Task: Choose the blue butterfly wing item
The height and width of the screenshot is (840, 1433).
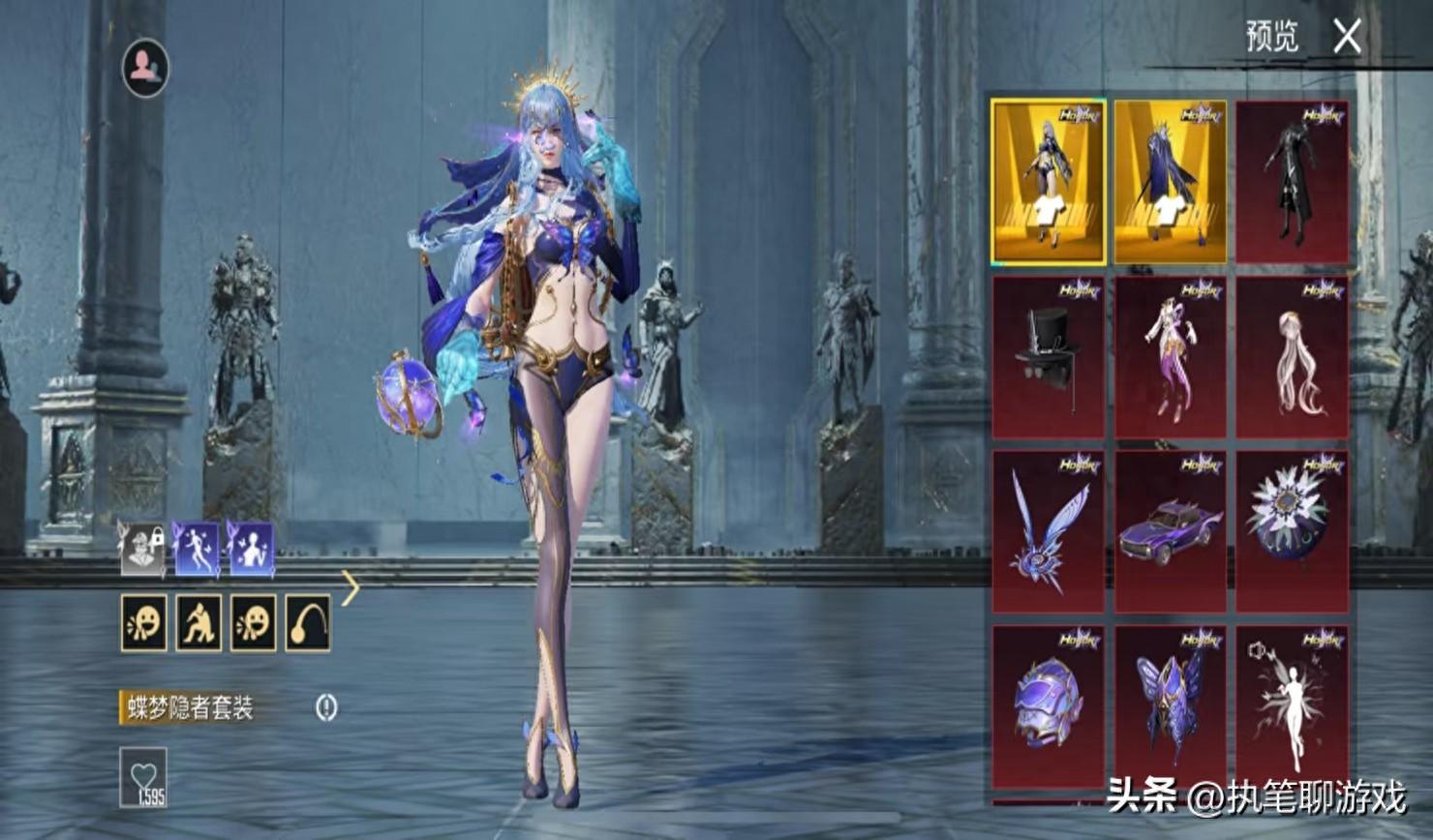Action: (1048, 531)
